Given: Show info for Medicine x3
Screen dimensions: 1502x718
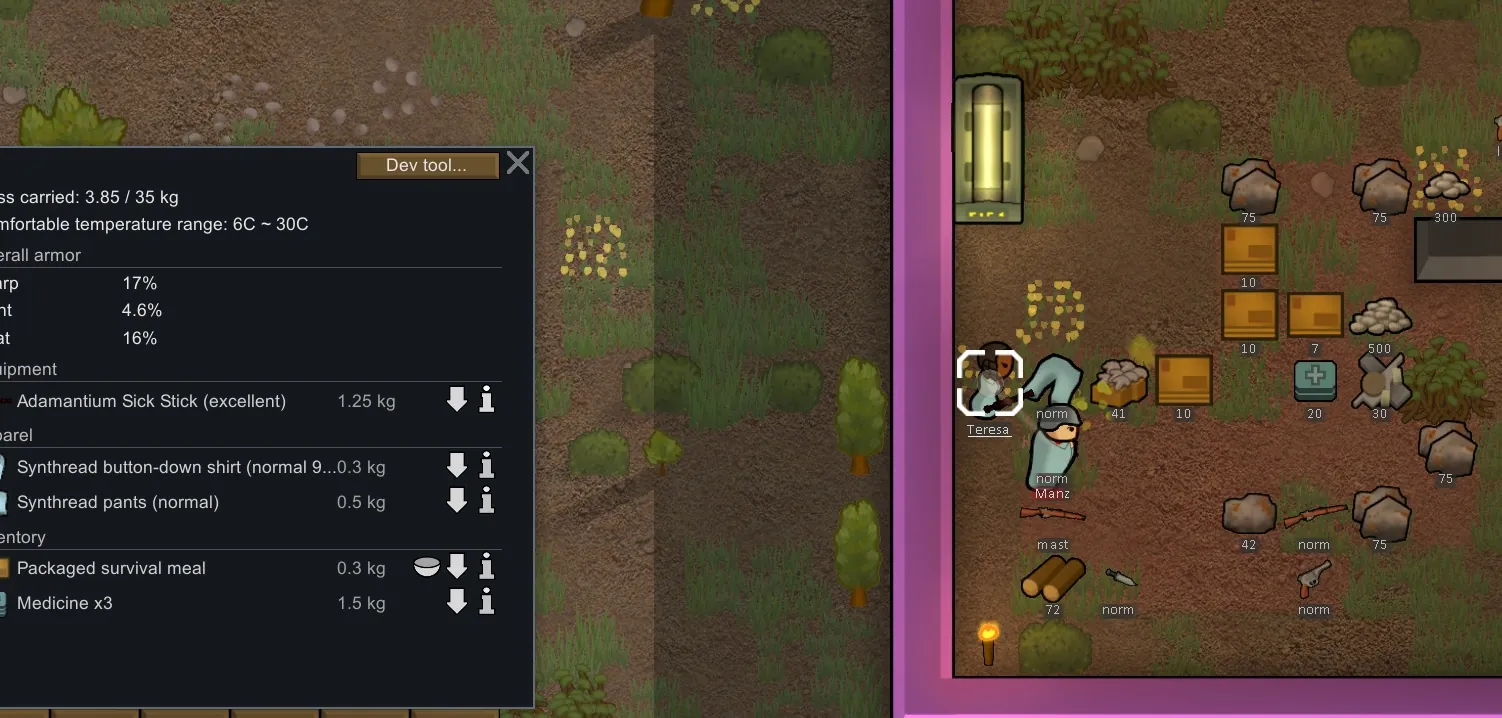Looking at the screenshot, I should 487,602.
